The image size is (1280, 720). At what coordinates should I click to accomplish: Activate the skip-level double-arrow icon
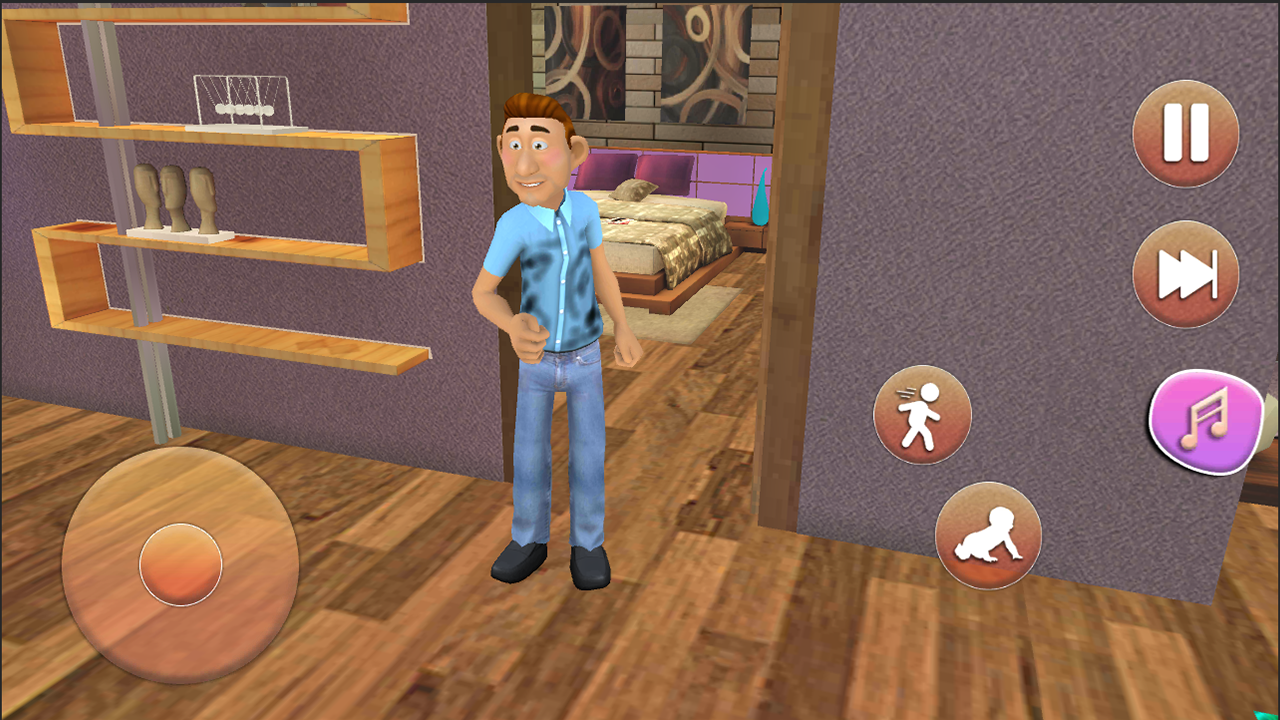pos(1184,274)
